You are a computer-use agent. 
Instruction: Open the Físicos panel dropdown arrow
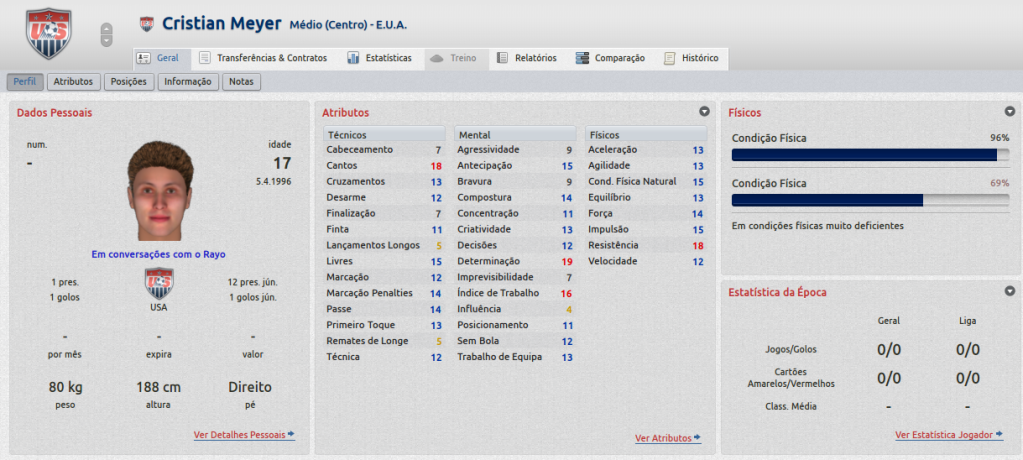click(x=1009, y=112)
